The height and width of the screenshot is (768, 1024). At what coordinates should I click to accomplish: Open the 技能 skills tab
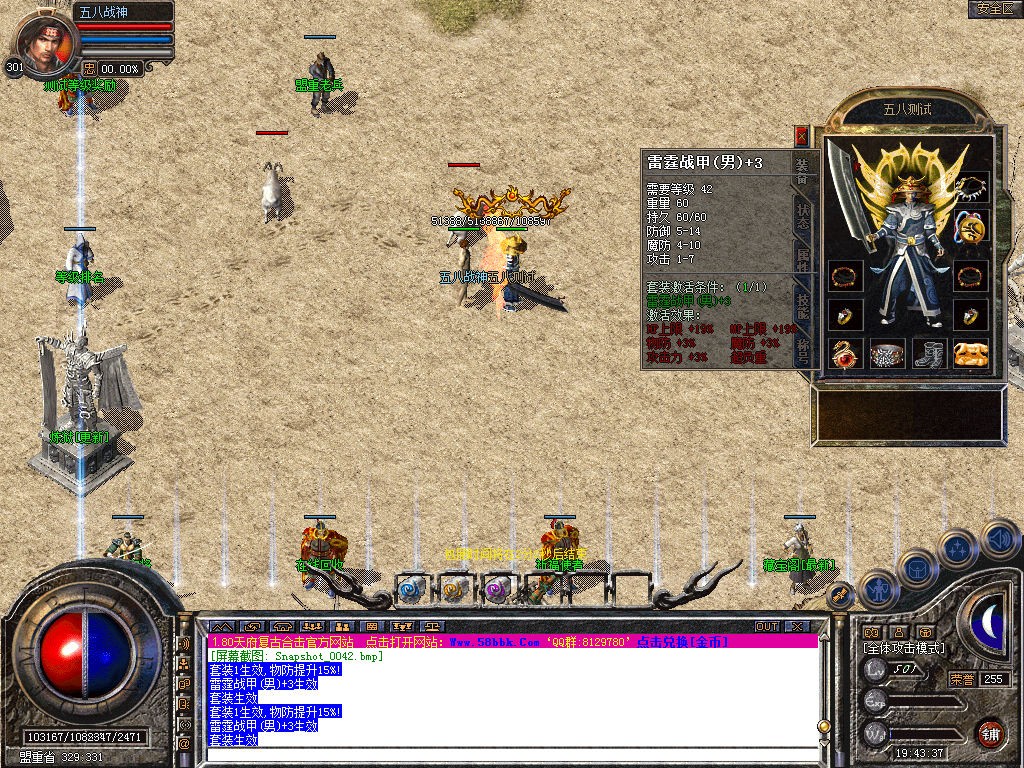pos(803,306)
